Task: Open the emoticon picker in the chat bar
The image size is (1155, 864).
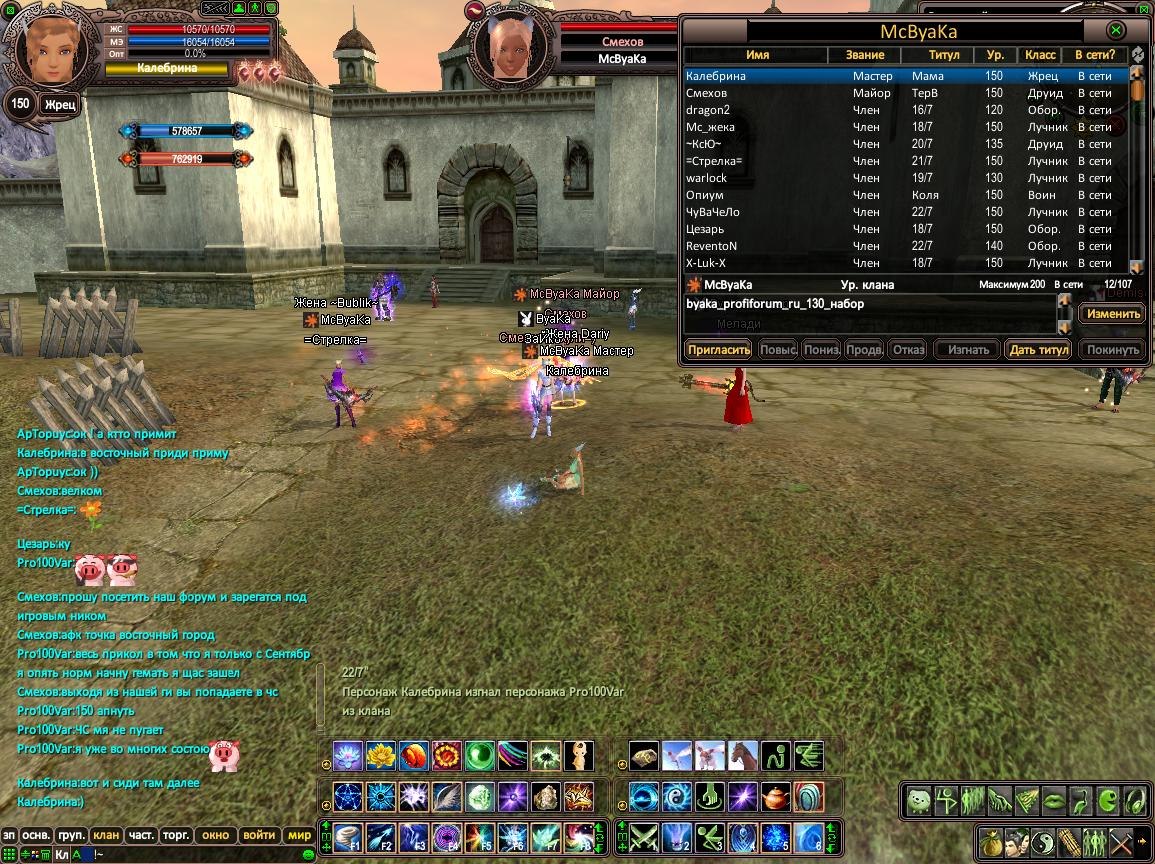Action: pyautogui.click(x=309, y=854)
